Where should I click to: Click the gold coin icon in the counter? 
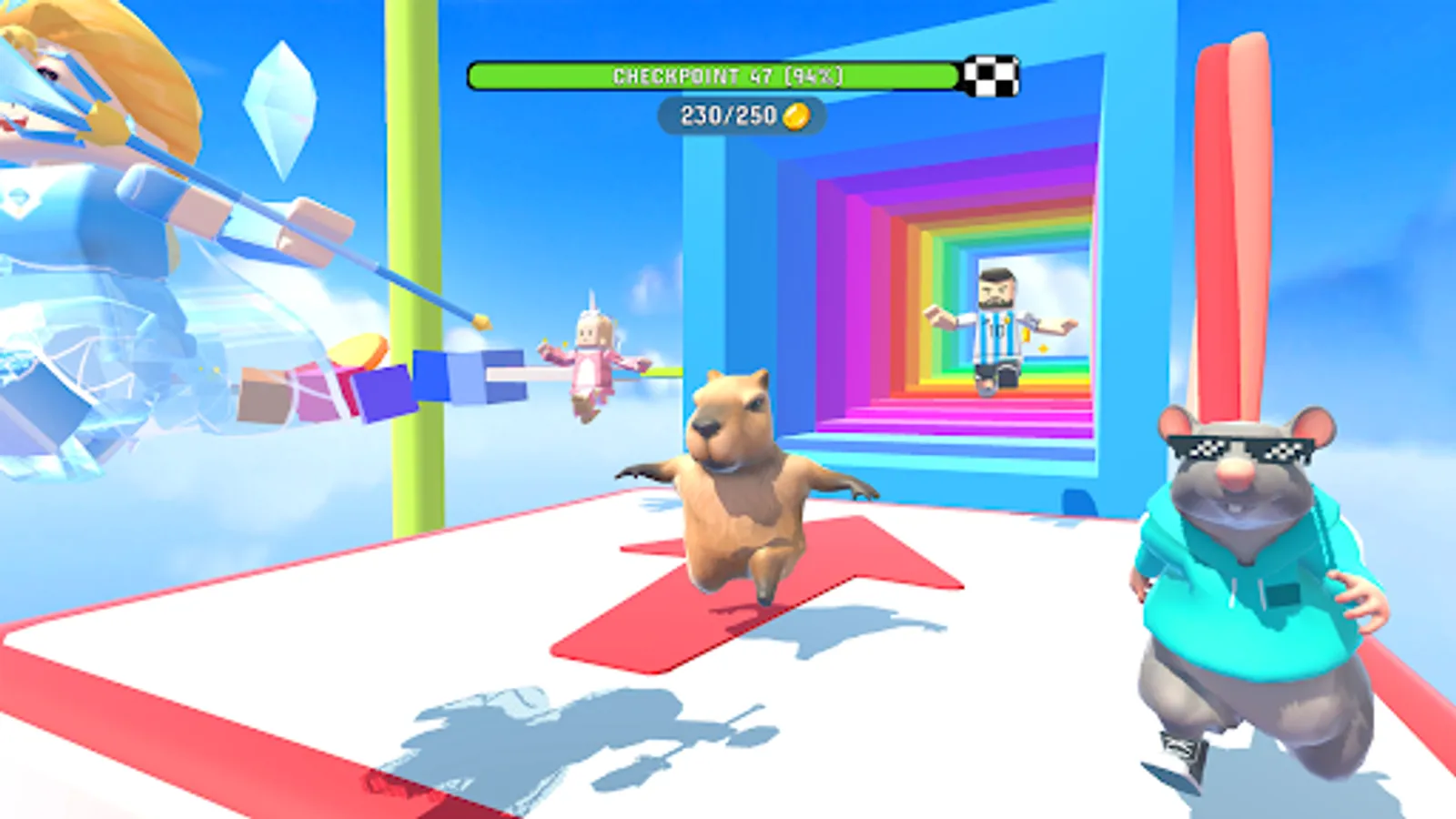pos(797,114)
